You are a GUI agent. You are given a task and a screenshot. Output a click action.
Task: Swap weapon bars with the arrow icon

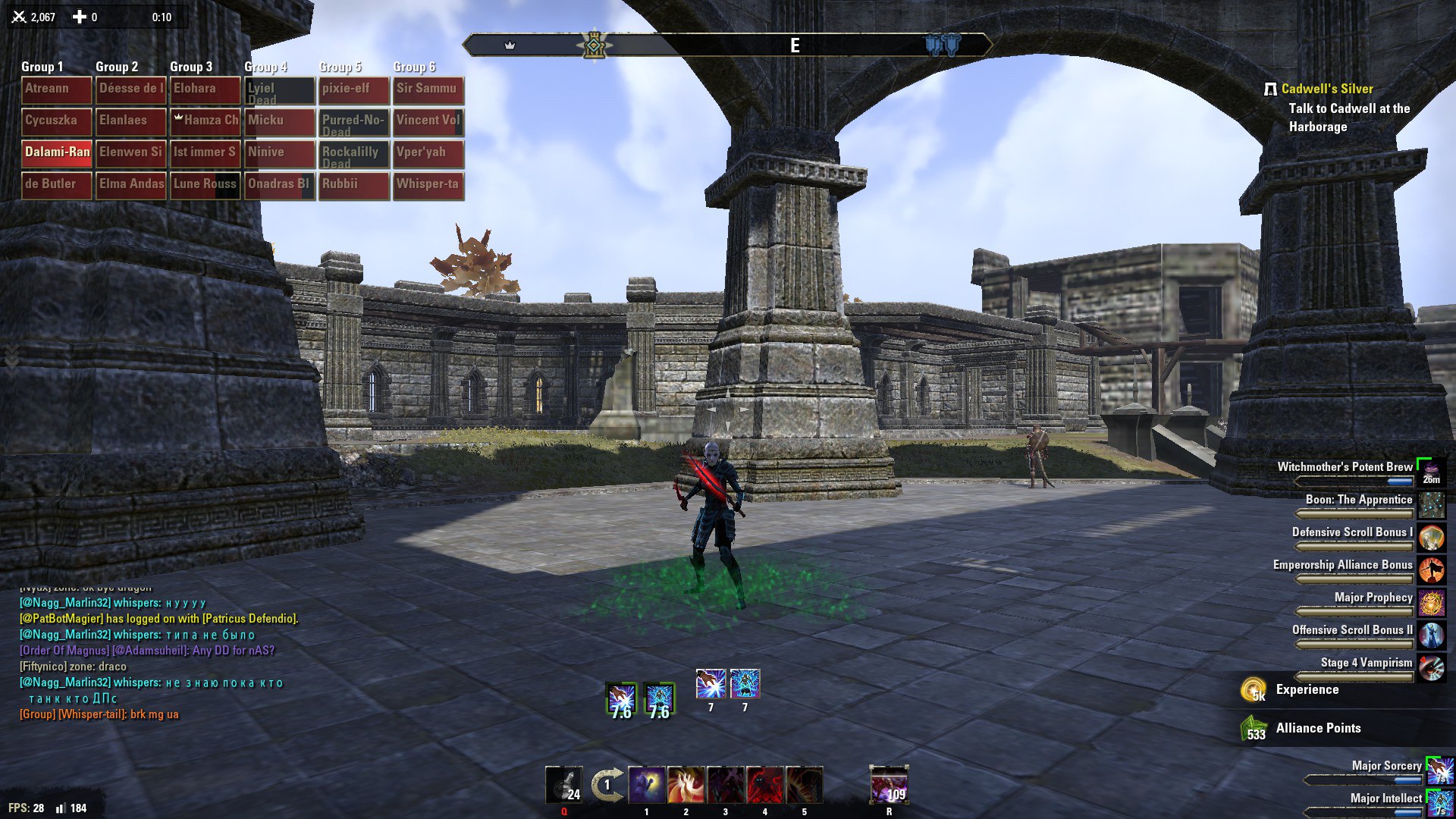pyautogui.click(x=607, y=786)
